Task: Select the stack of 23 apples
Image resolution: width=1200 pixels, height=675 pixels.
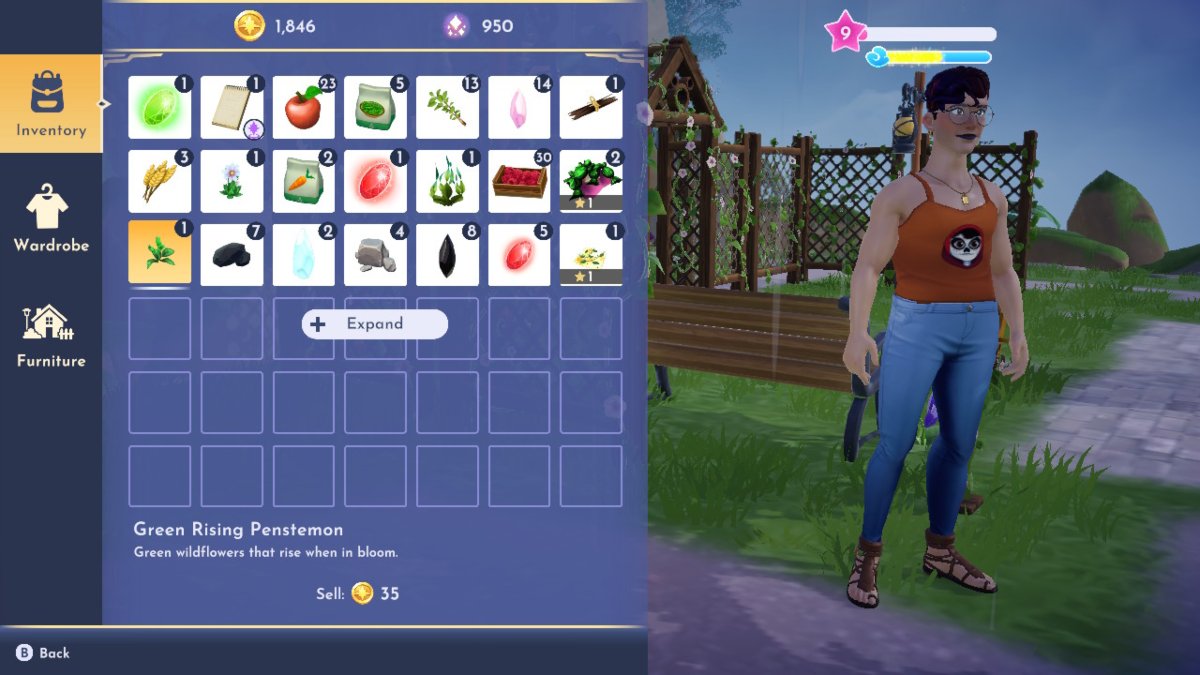Action: click(304, 108)
